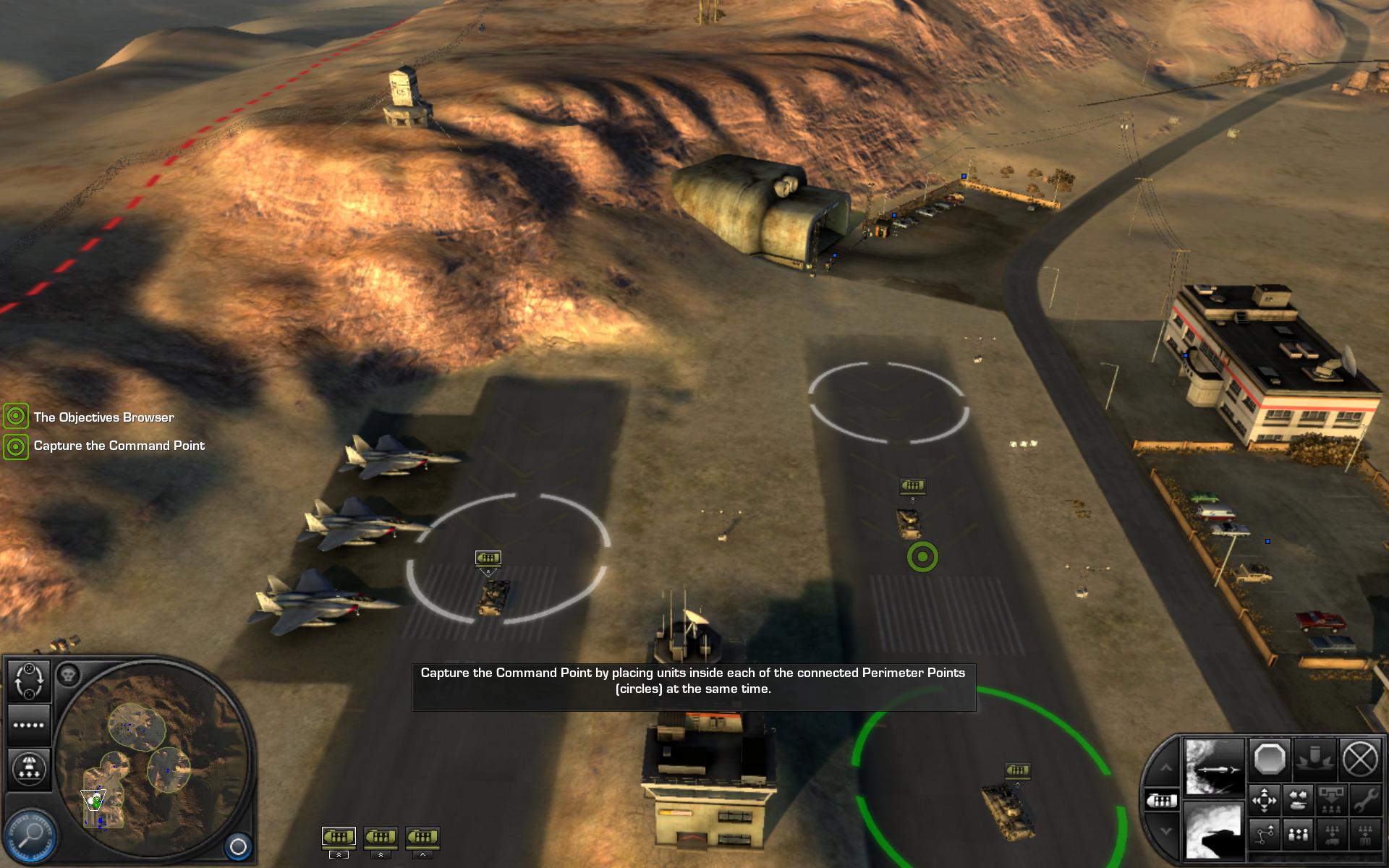Toggle the rotating arrows button above the dots
The height and width of the screenshot is (868, 1389).
click(x=29, y=680)
